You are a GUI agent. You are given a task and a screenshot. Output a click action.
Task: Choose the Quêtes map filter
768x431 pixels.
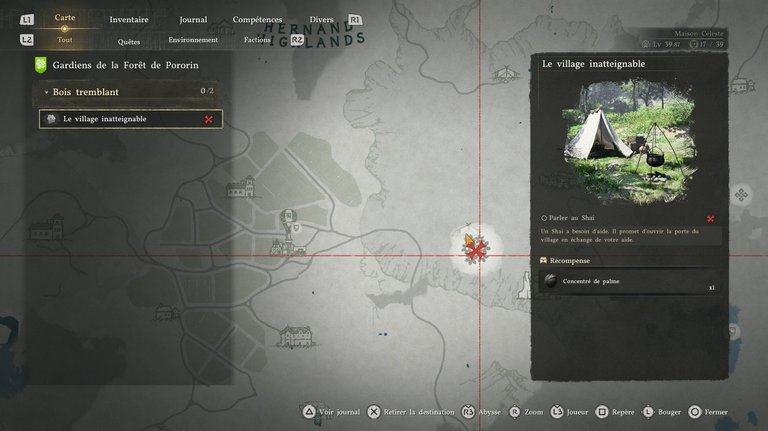click(129, 41)
